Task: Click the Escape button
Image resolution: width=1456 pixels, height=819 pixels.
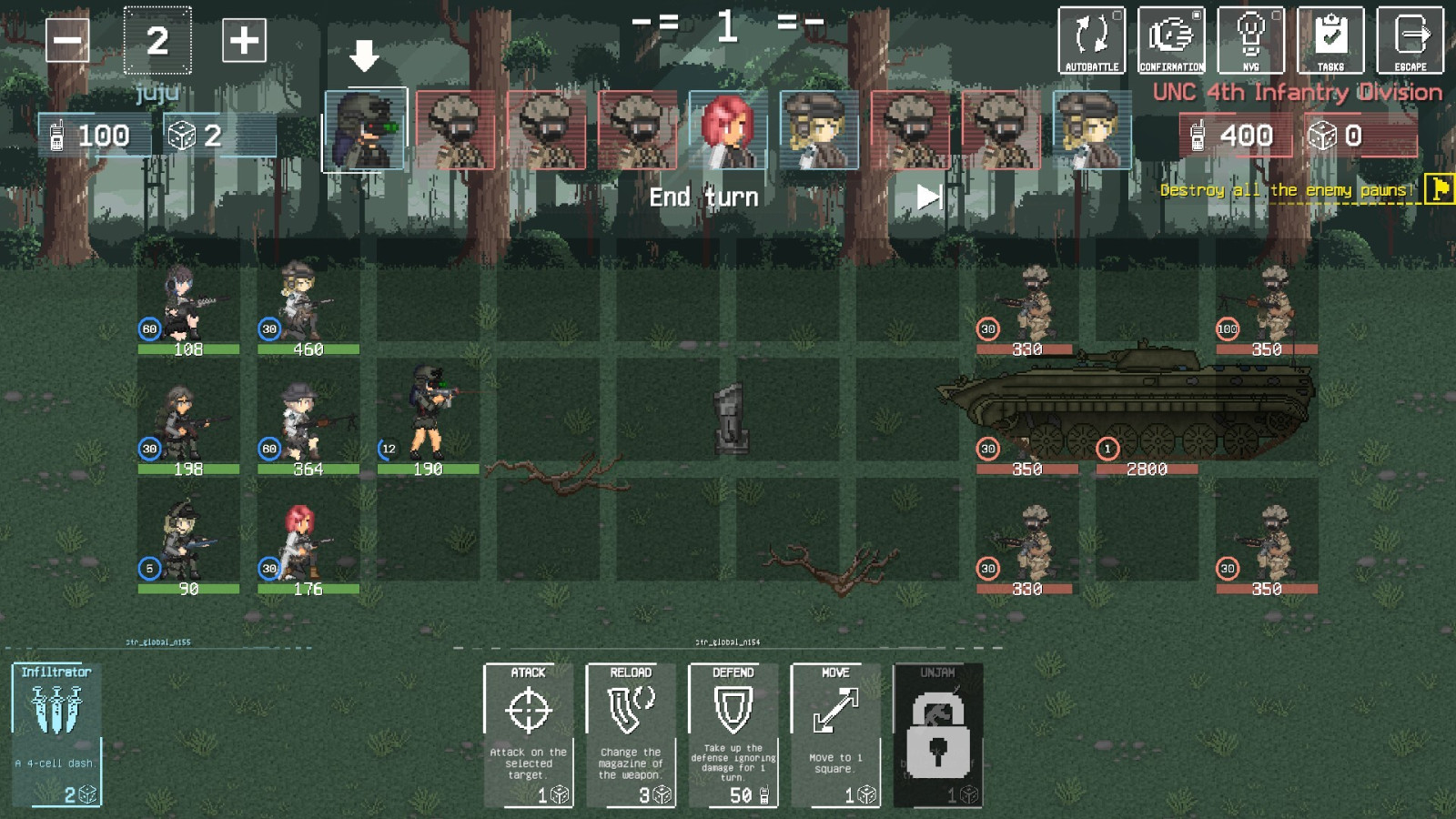Action: tap(1410, 40)
